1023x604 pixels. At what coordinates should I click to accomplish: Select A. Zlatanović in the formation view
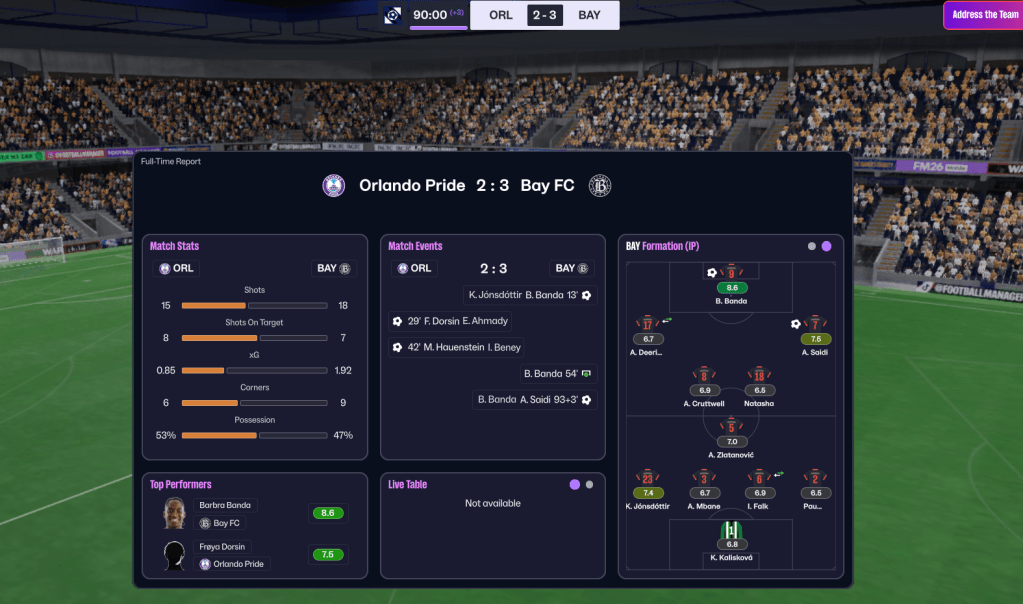pos(731,428)
